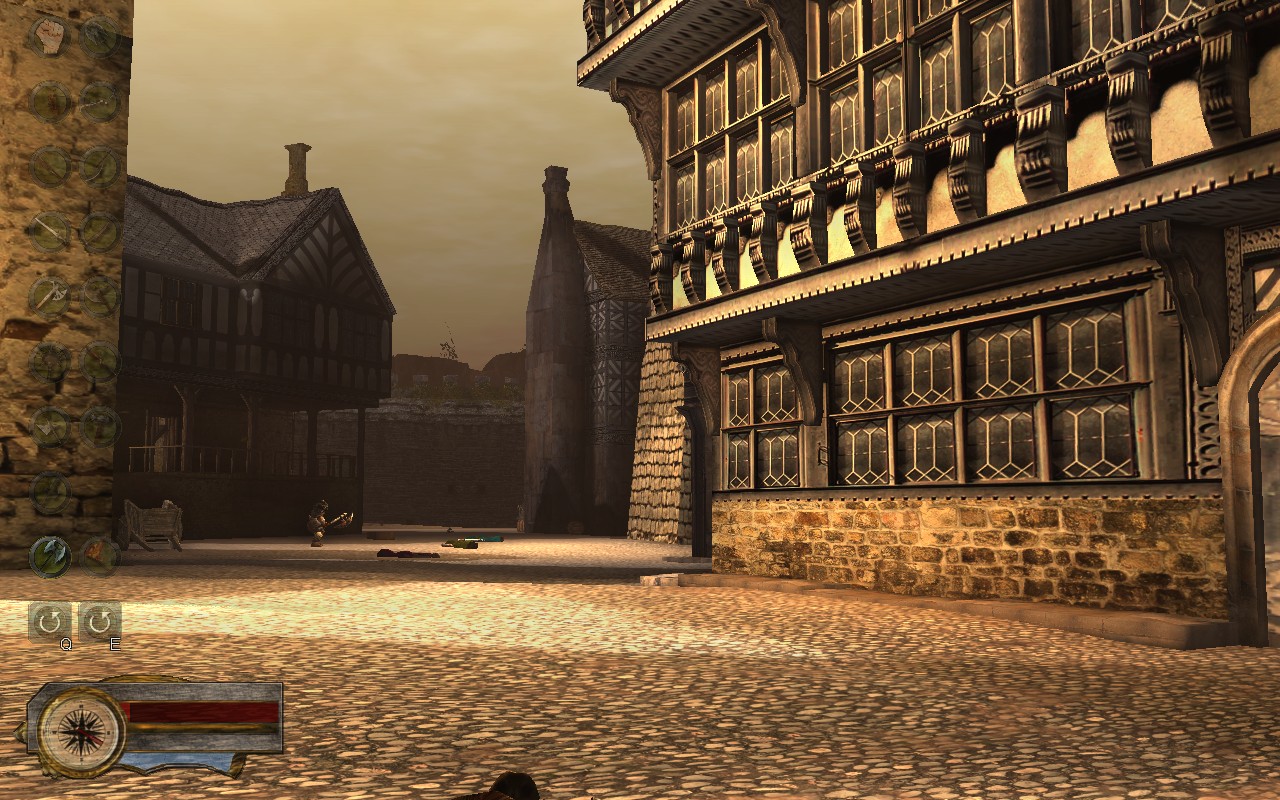The width and height of the screenshot is (1280, 800).
Task: Select the glowing green double-bladed axe icon
Action: coord(50,554)
